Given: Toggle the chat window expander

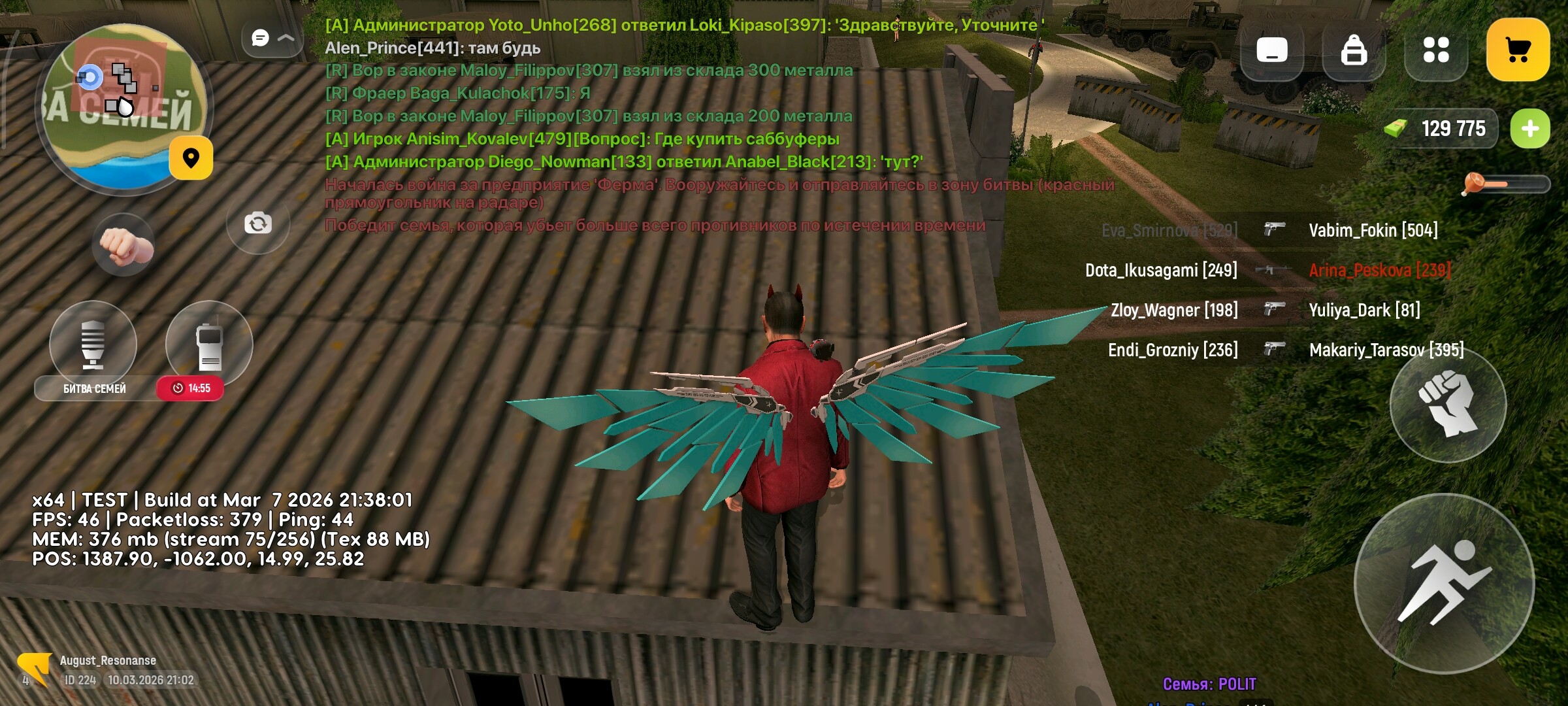Looking at the screenshot, I should point(272,38).
